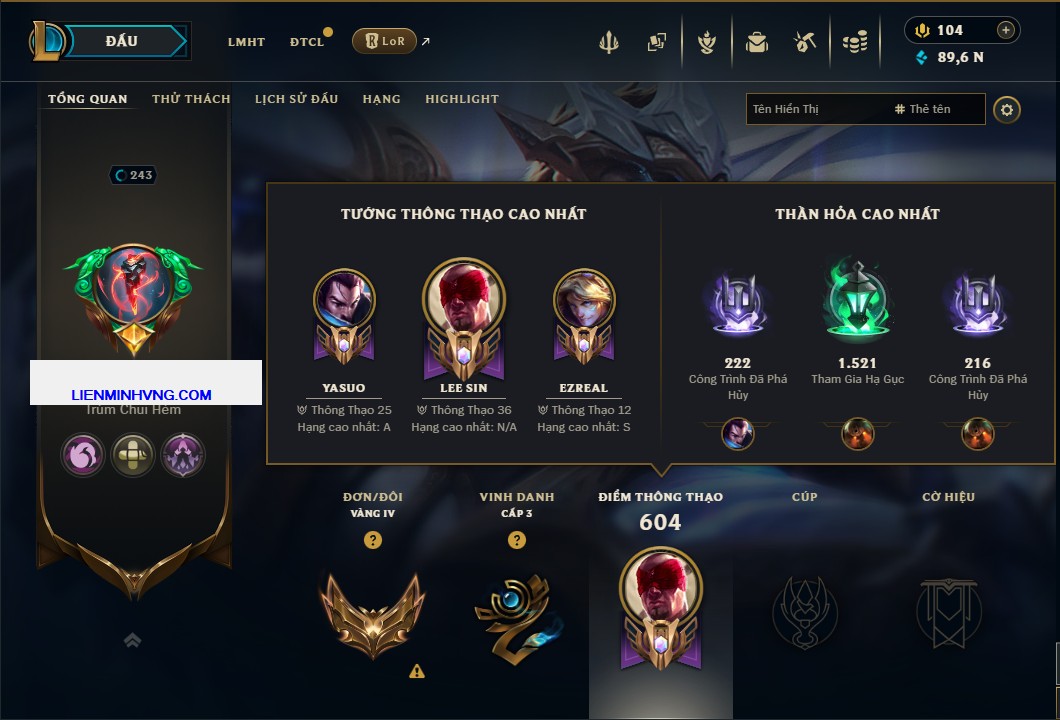1060x720 pixels.
Task: Open the coin stack store icon
Action: 854,42
